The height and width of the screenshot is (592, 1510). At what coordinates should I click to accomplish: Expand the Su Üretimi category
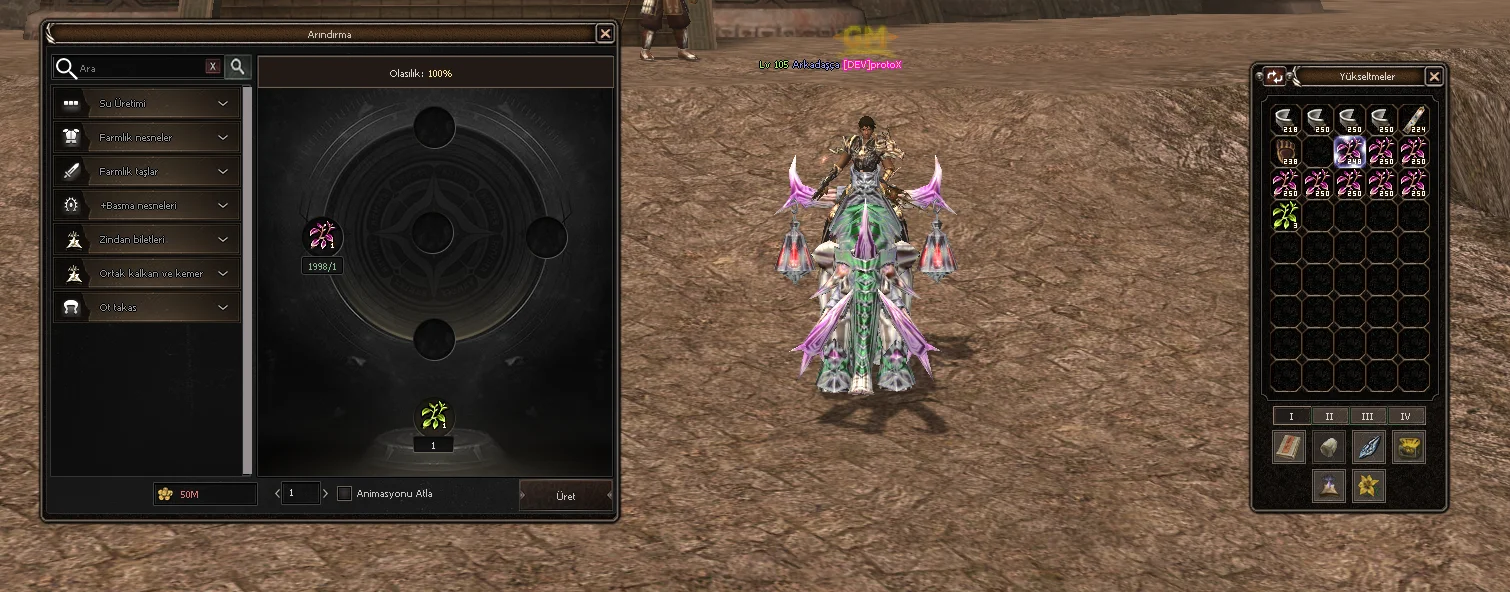pos(146,103)
